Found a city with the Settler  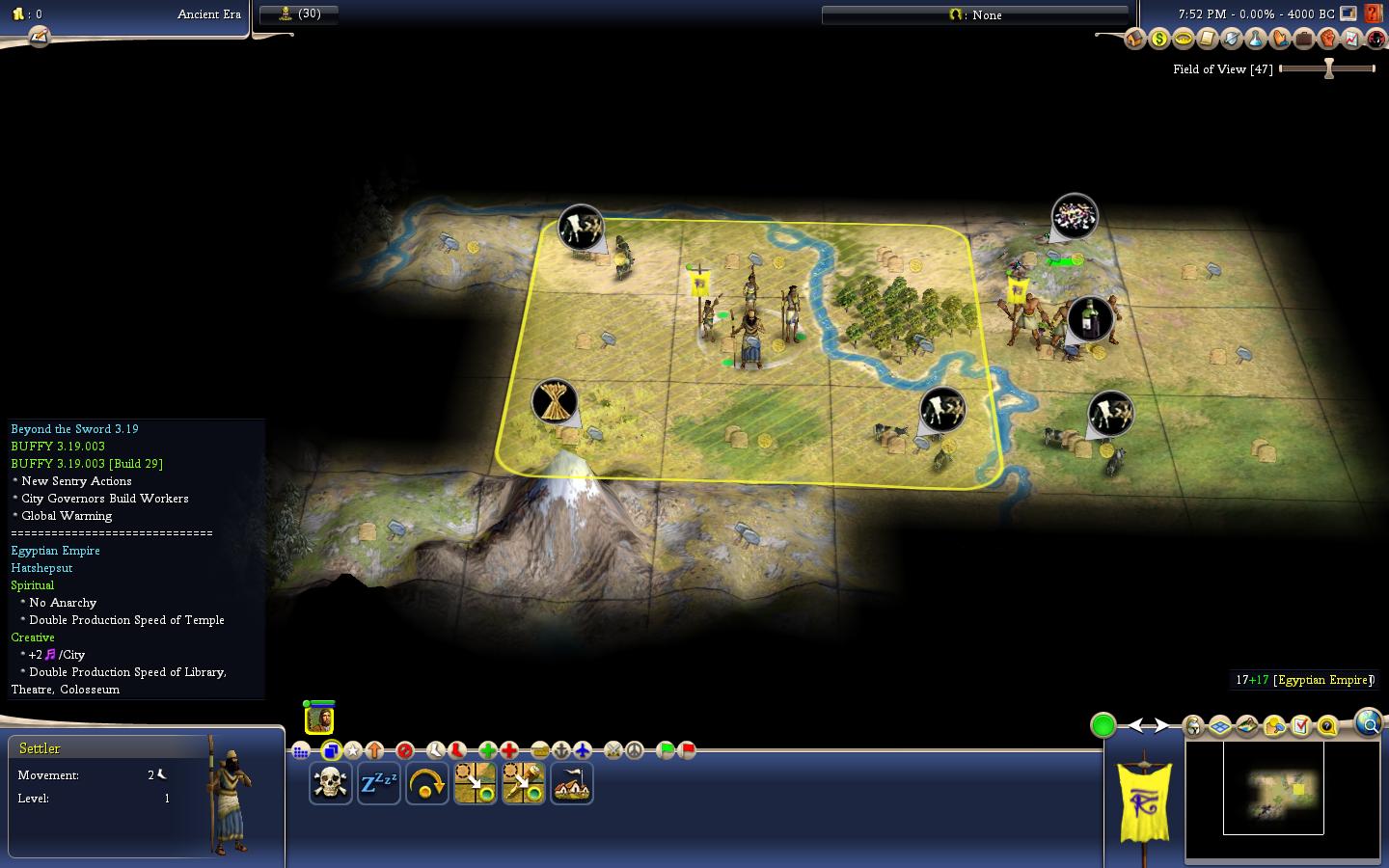click(x=572, y=783)
